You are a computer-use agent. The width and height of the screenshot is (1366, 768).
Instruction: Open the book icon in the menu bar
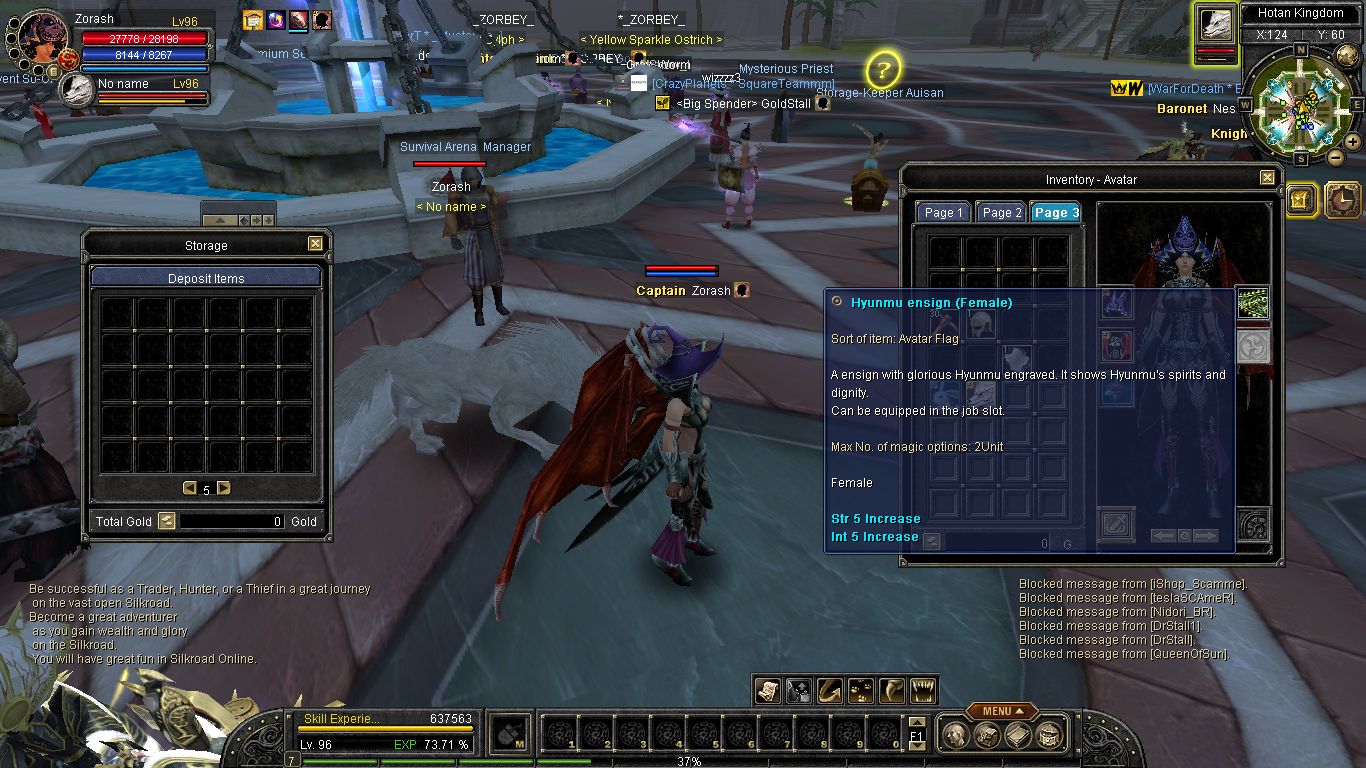(x=1018, y=735)
